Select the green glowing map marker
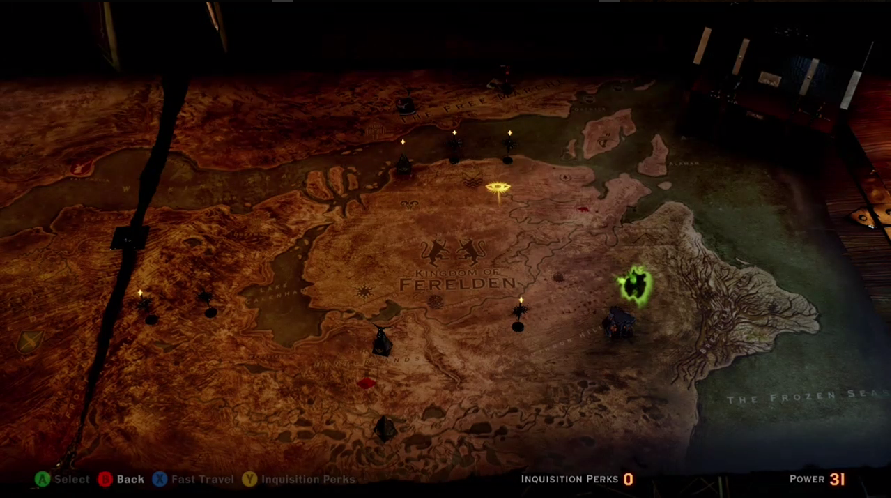 634,287
